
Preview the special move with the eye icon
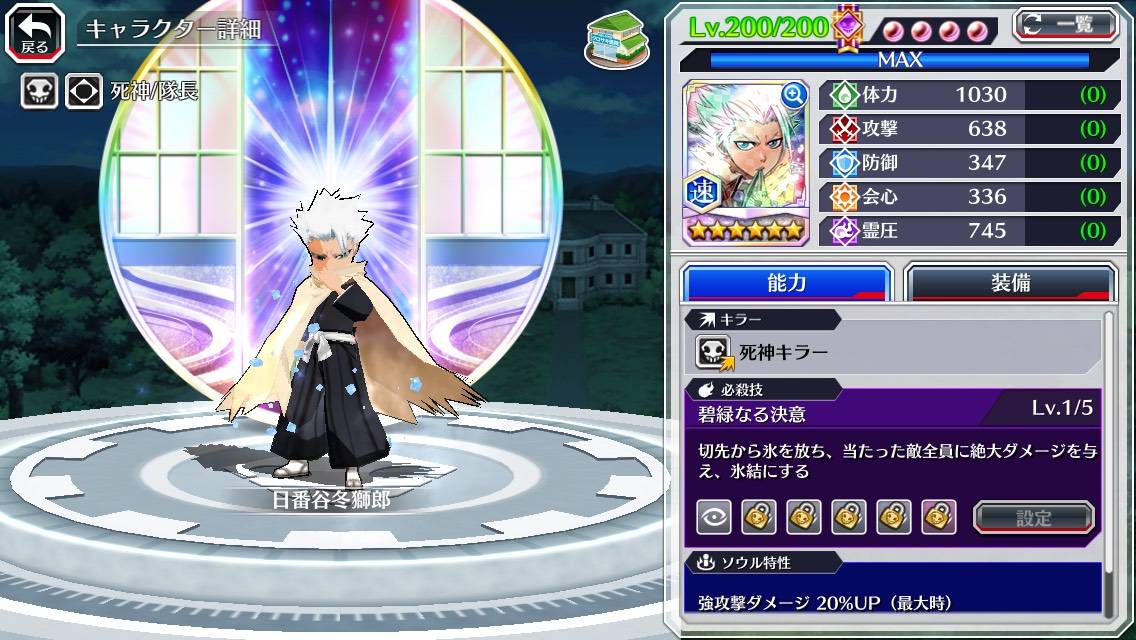(x=714, y=517)
